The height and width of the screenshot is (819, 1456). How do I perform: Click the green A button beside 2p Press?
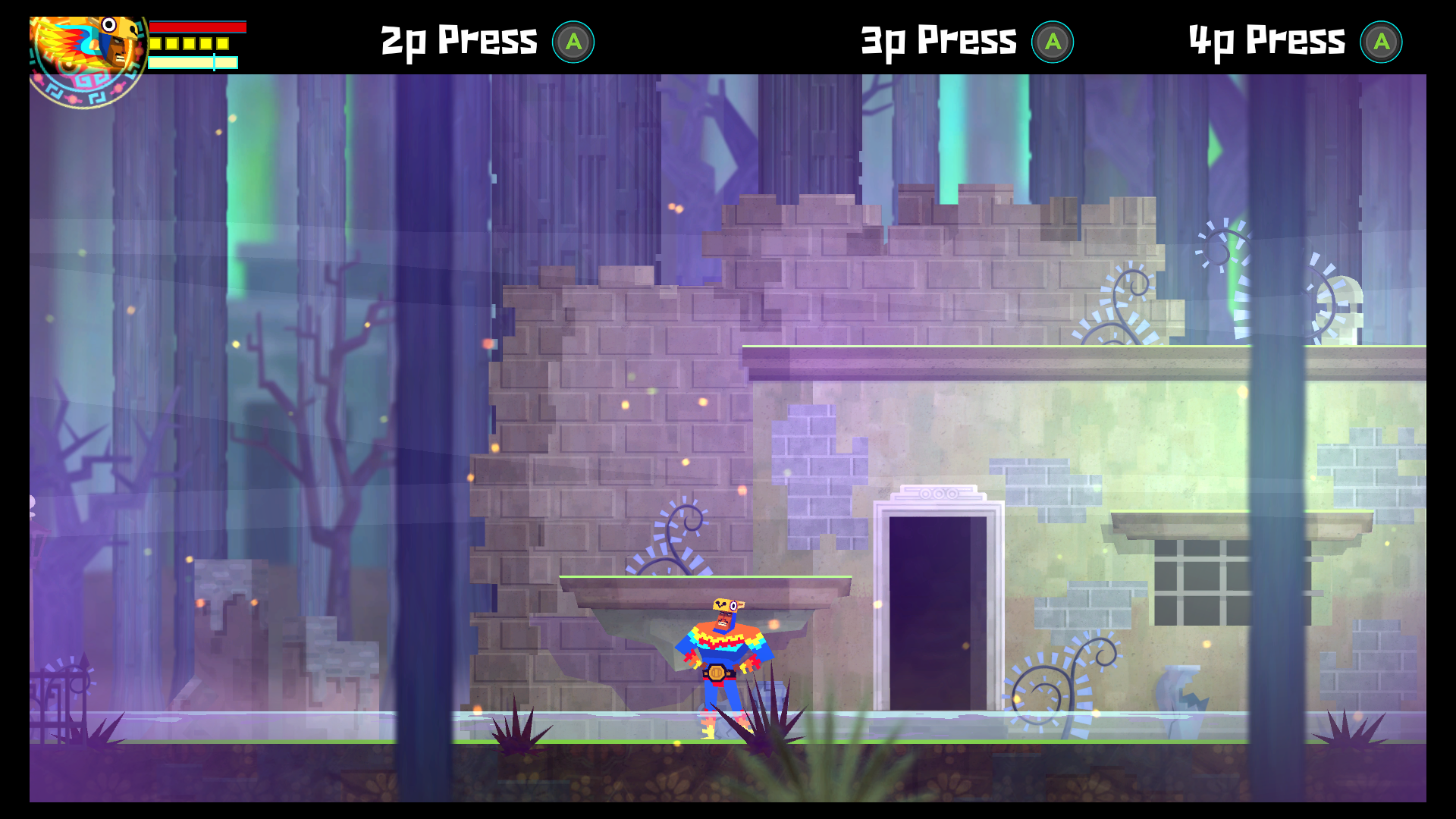pos(573,42)
